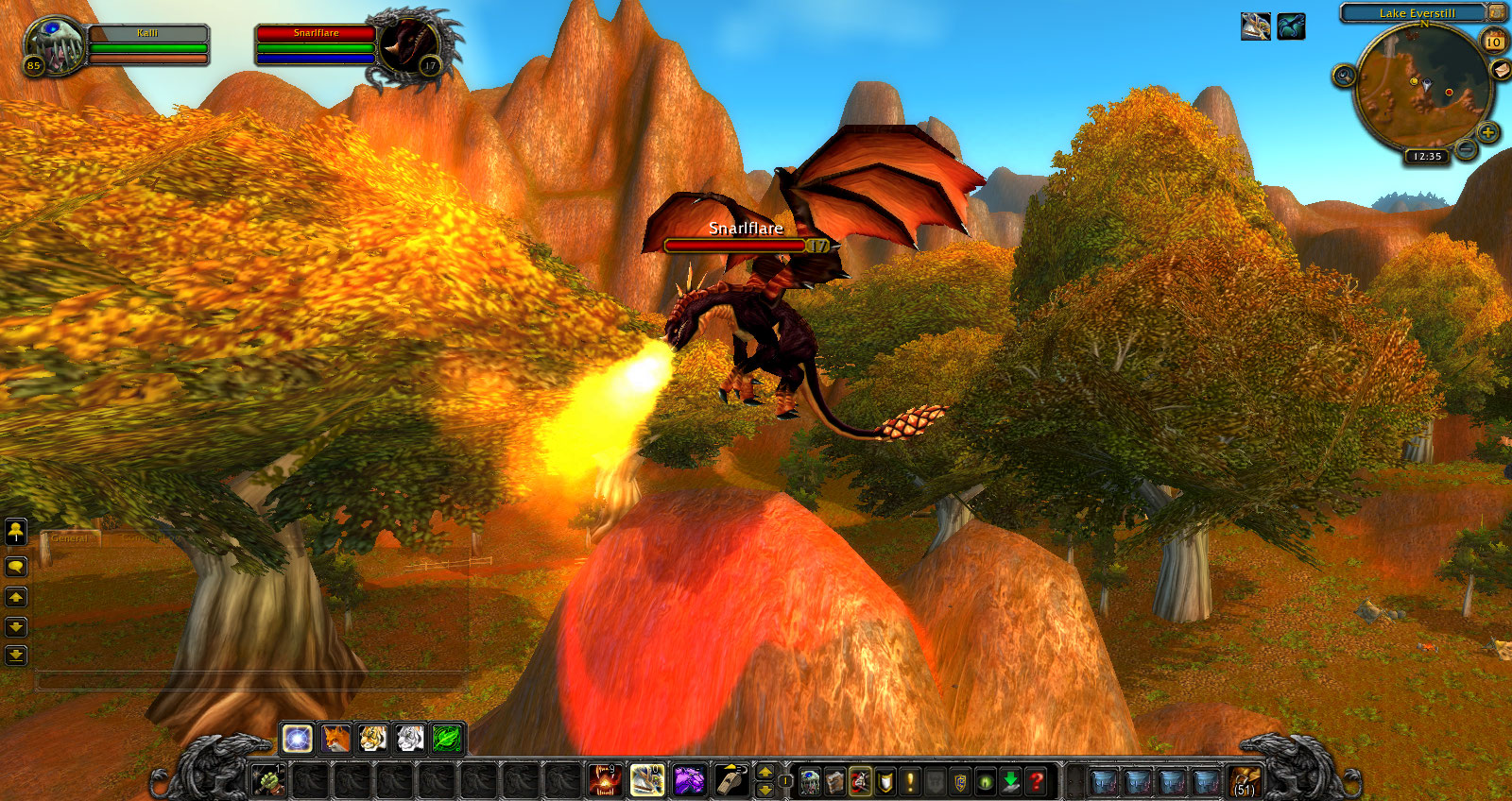
Task: Select the Snarlflare target portrait
Action: pyautogui.click(x=410, y=46)
